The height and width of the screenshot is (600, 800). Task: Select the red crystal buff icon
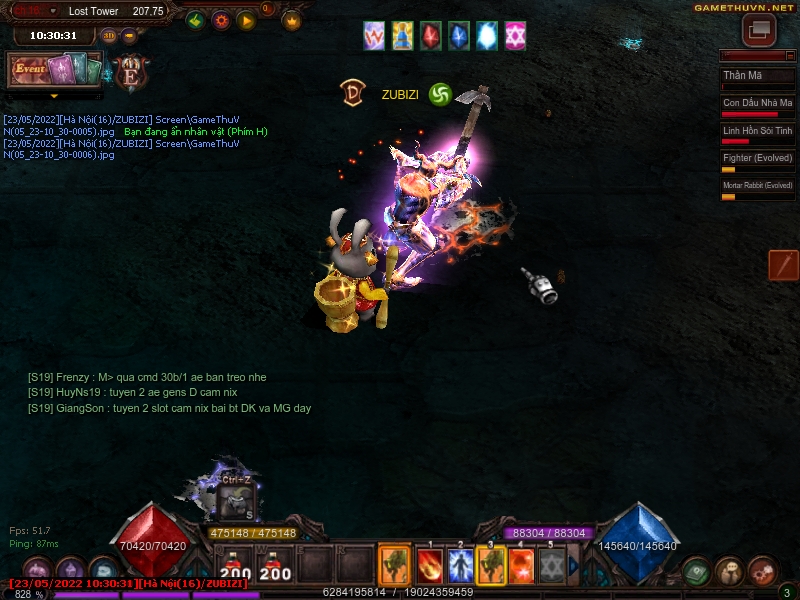click(431, 36)
